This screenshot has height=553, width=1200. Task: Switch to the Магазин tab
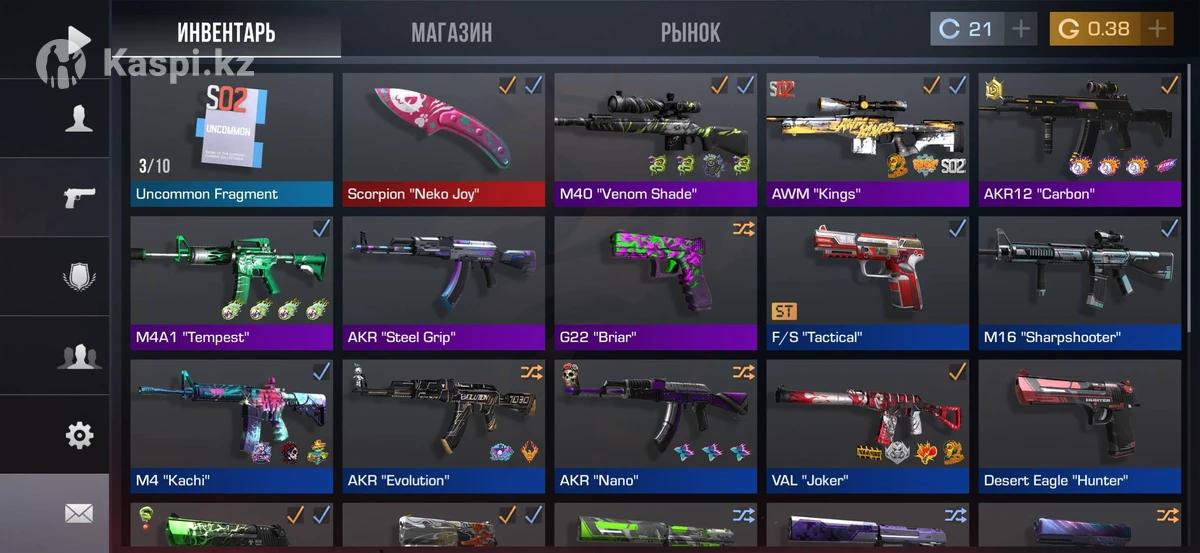click(451, 32)
